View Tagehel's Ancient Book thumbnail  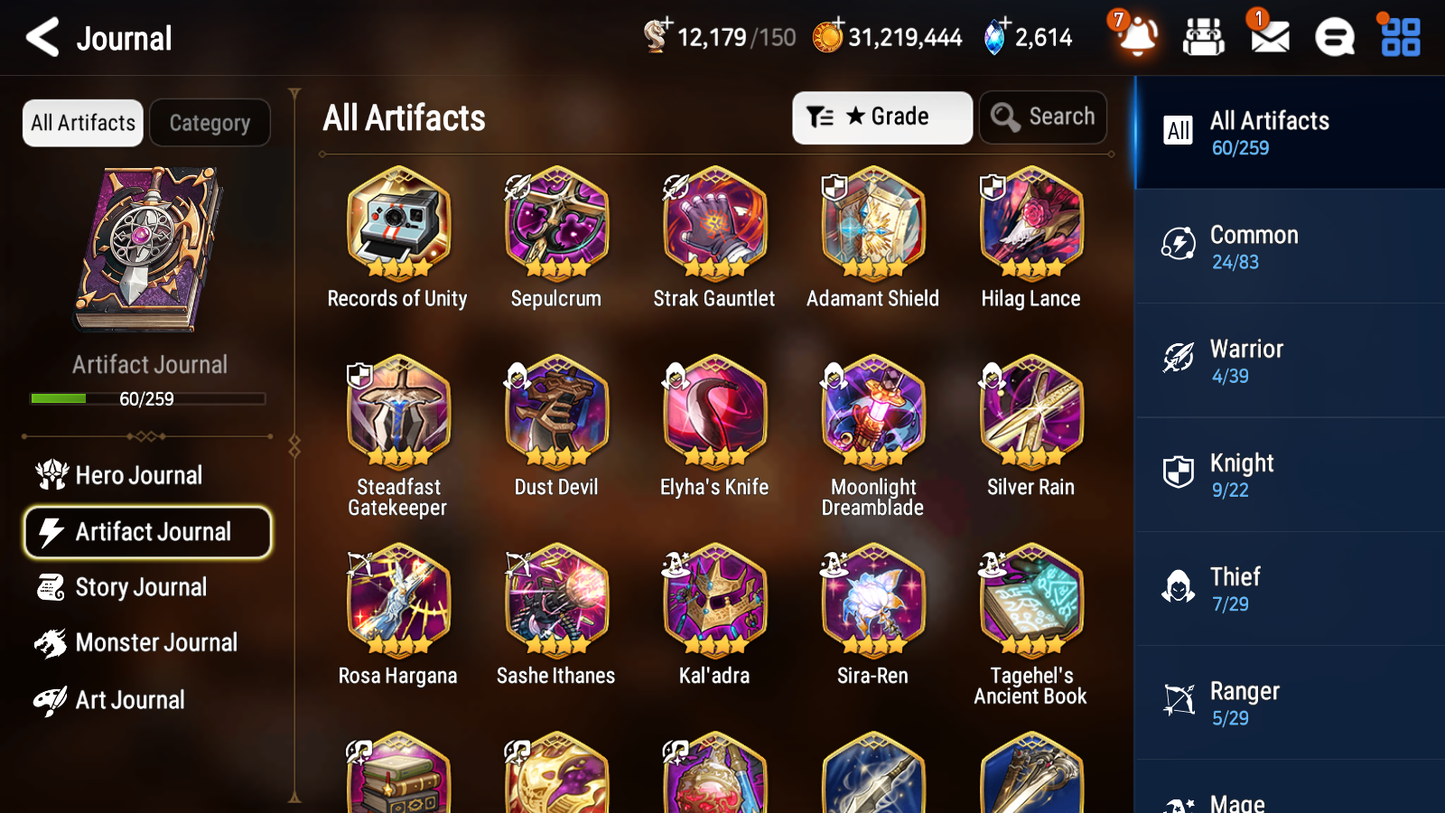(1031, 602)
